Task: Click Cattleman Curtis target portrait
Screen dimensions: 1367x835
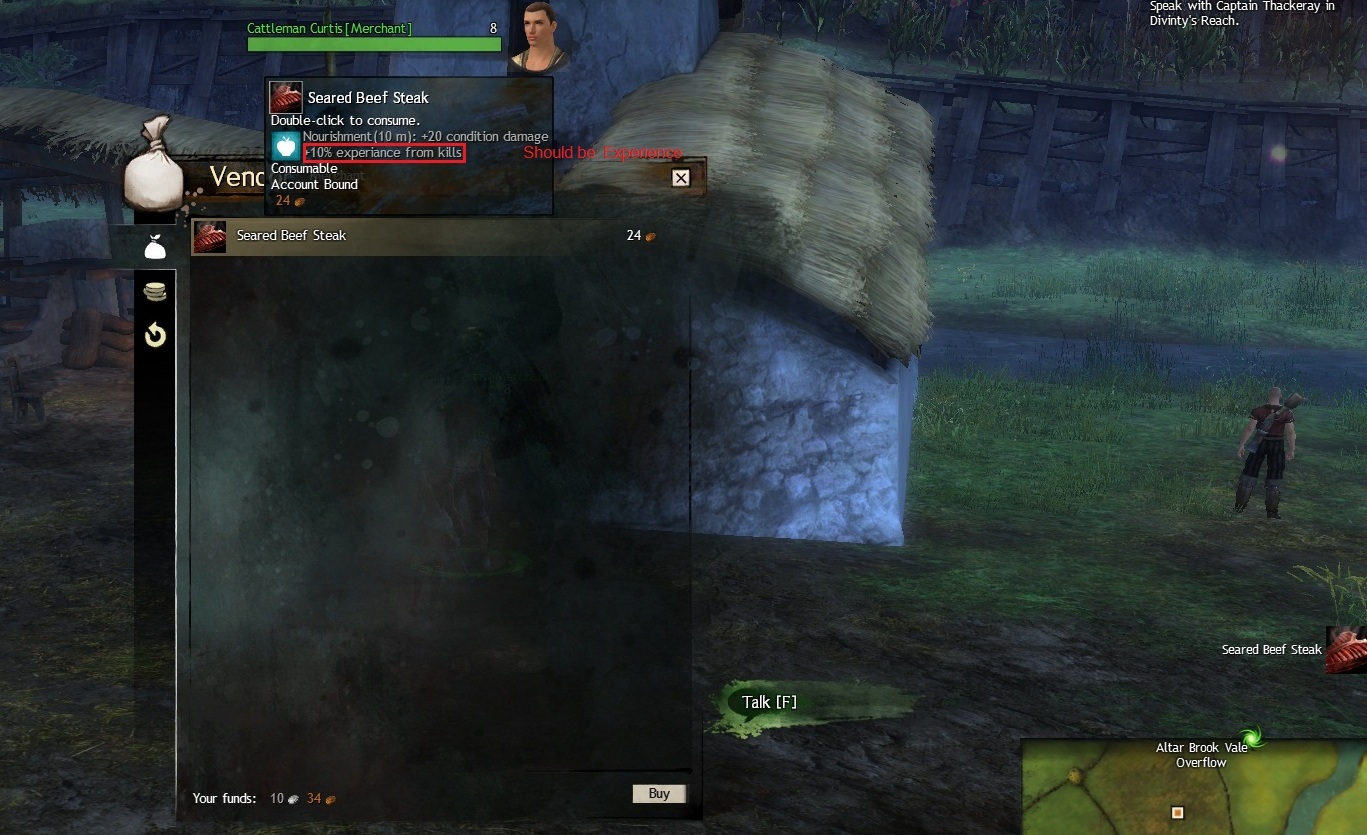Action: [539, 37]
